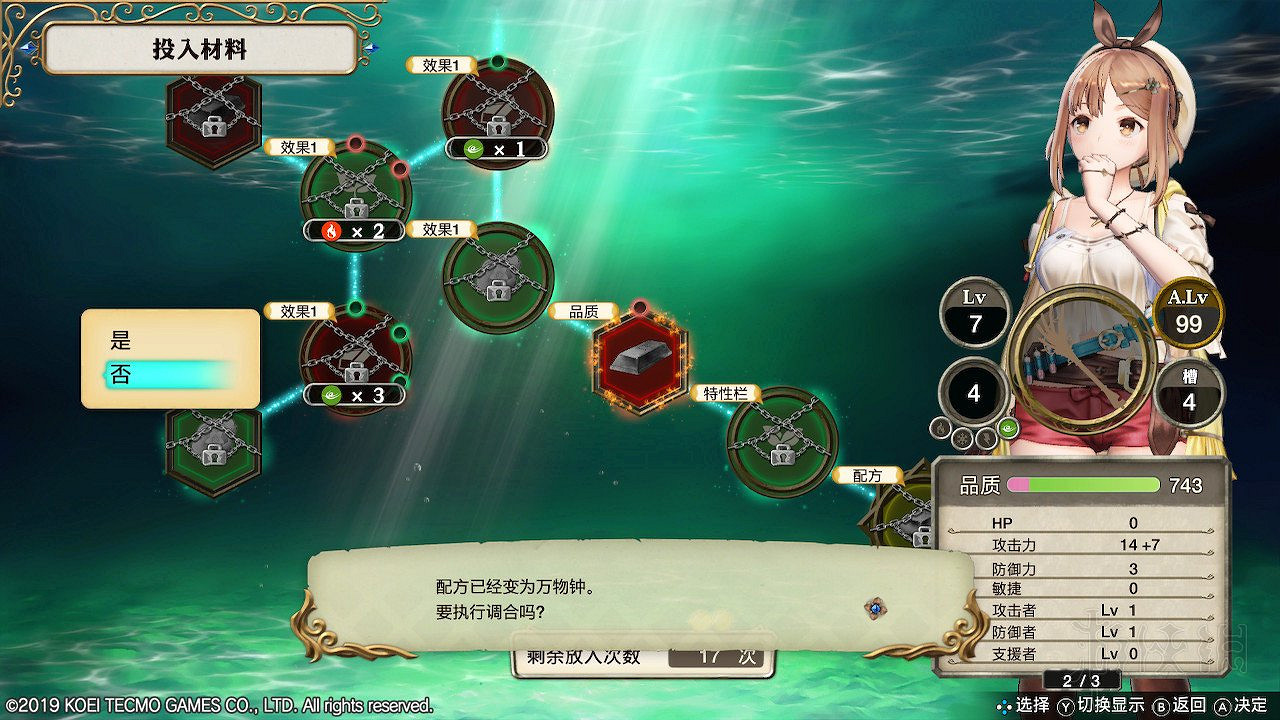Select the ice element icon below the level badge
The width and height of the screenshot is (1280, 720).
962,437
